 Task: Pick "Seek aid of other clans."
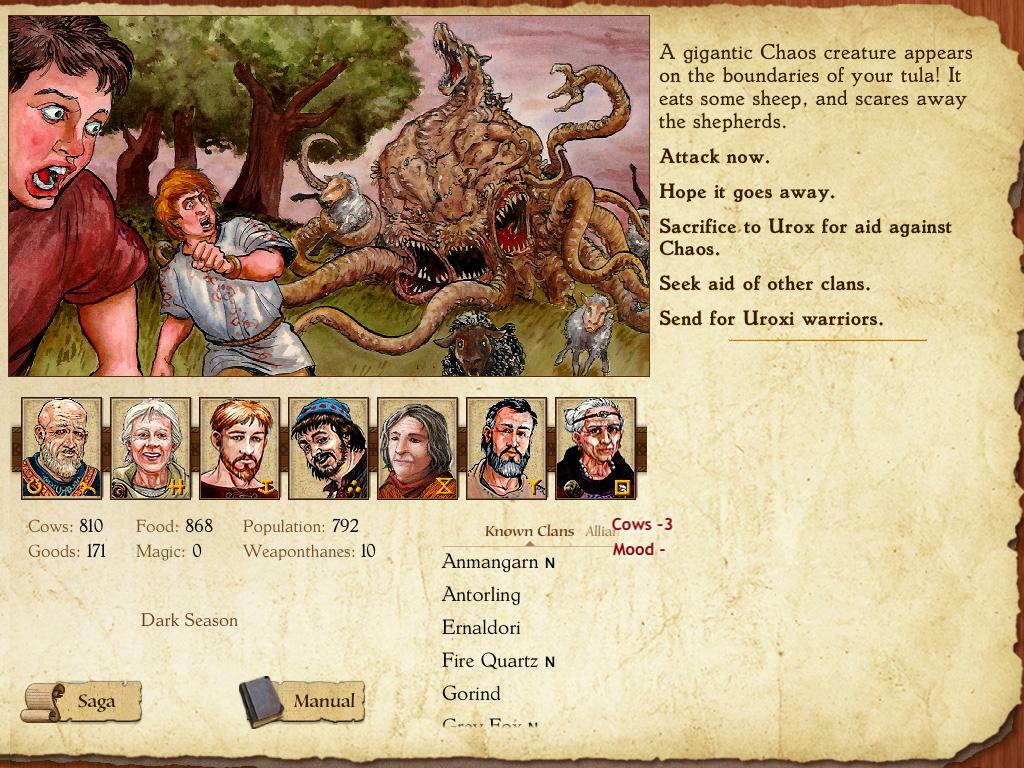(764, 284)
